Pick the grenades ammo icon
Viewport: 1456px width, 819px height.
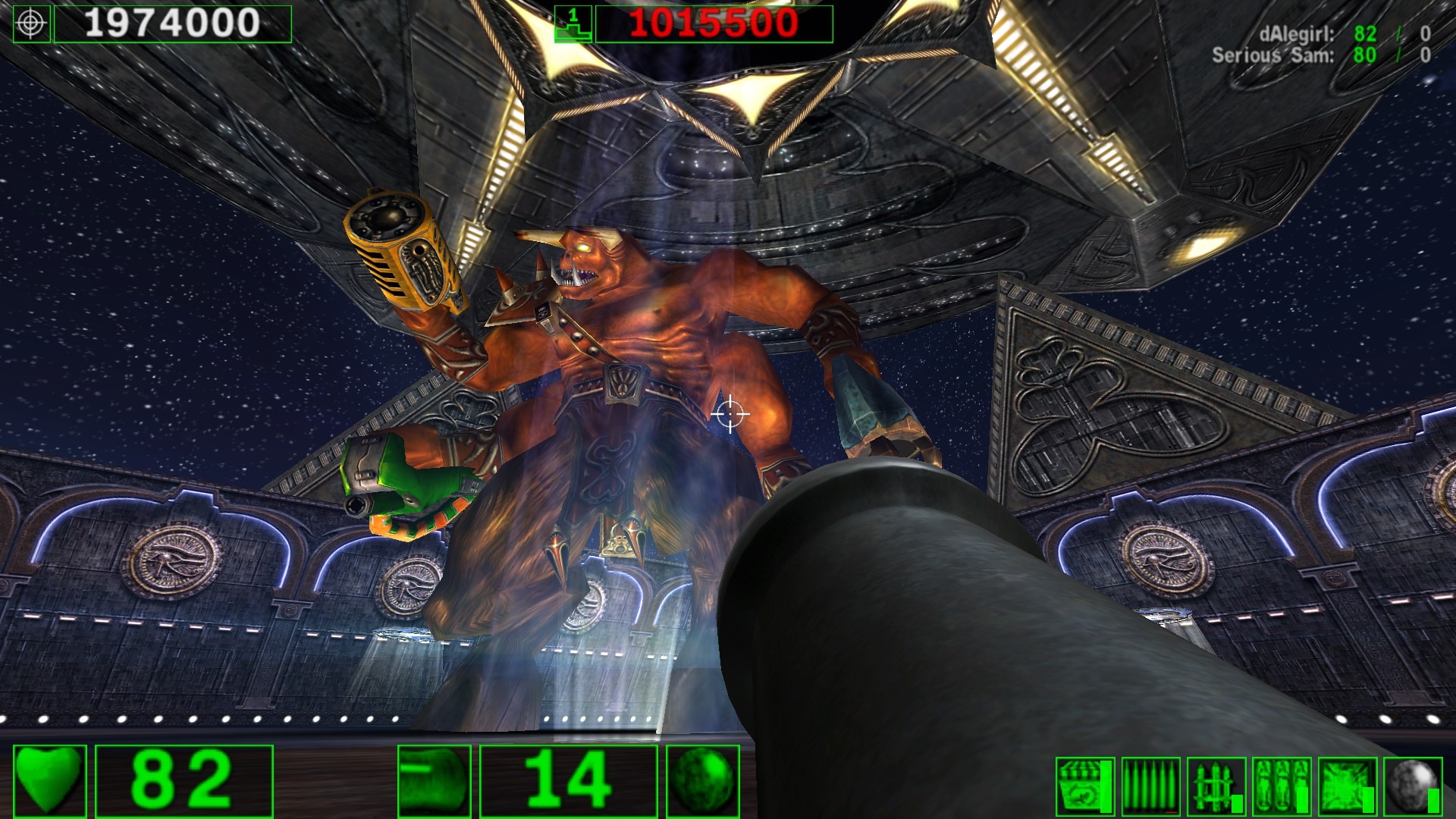click(1282, 786)
